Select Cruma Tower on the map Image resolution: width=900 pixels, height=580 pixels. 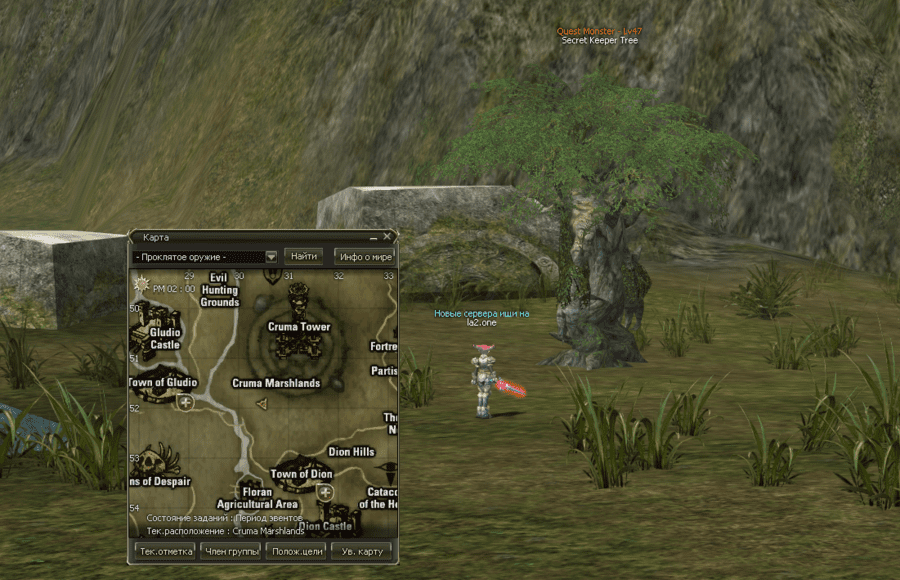[x=298, y=326]
